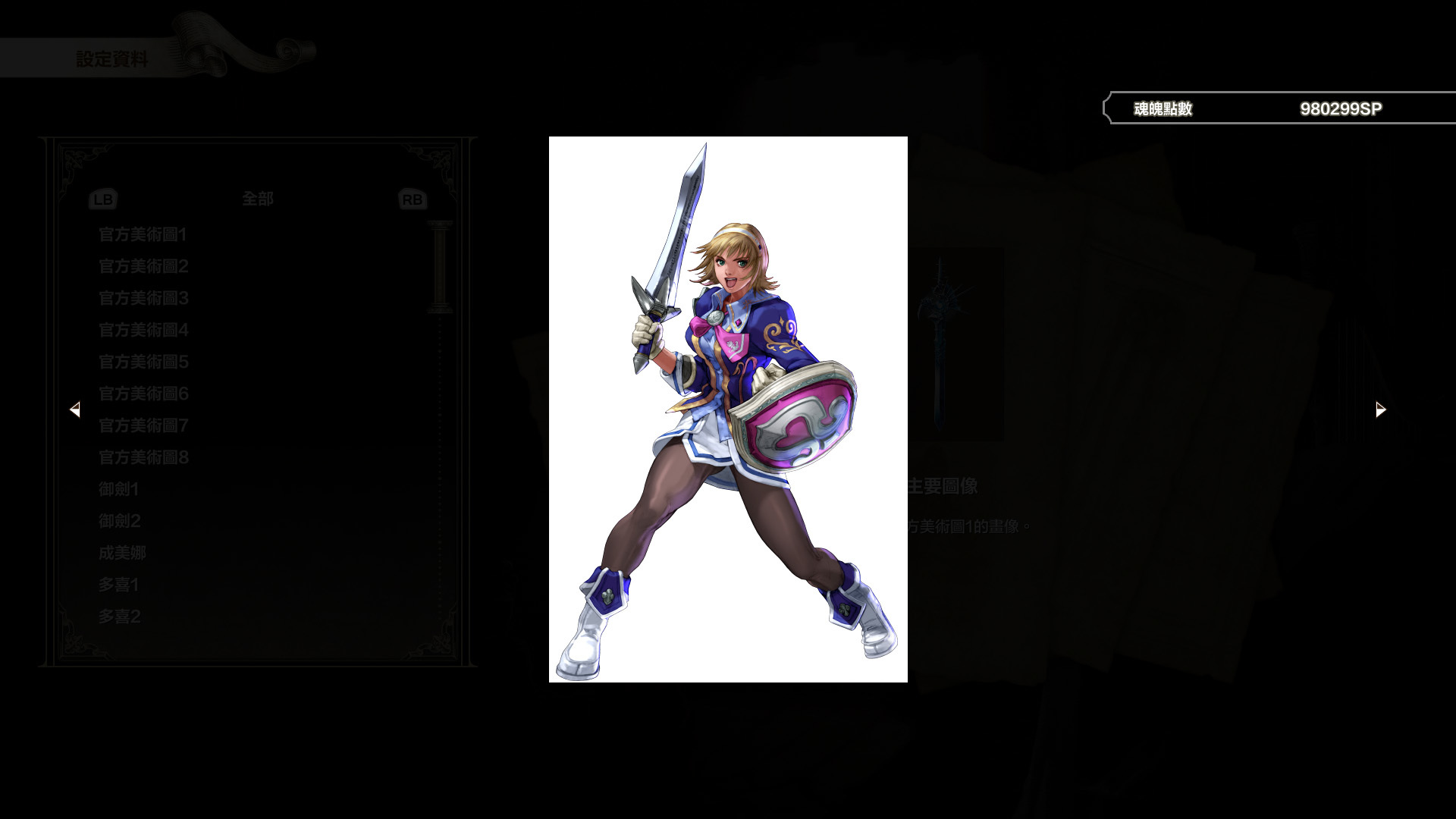Click the 980299SP points value
Viewport: 1456px width, 819px height.
pyautogui.click(x=1341, y=108)
